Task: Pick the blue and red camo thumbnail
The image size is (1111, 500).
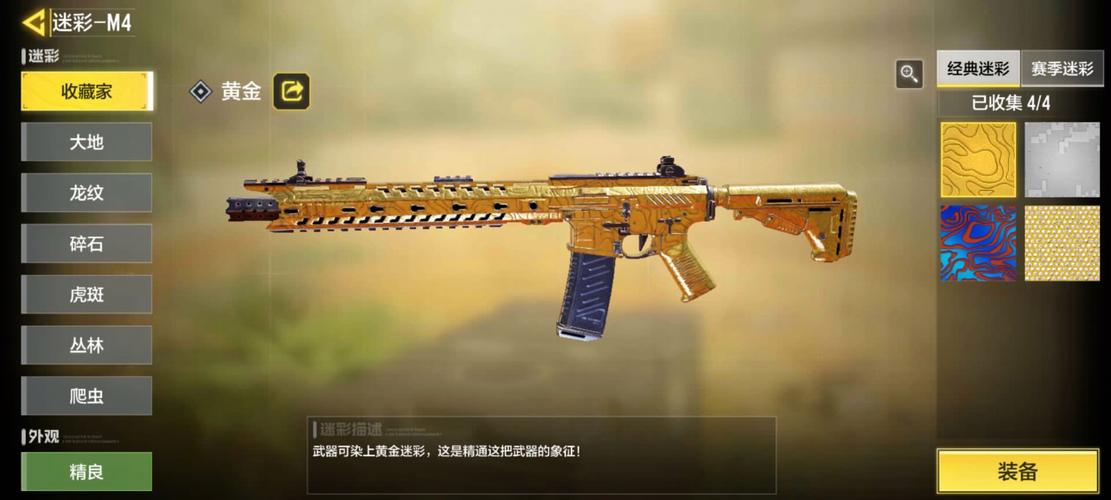Action: (x=978, y=243)
